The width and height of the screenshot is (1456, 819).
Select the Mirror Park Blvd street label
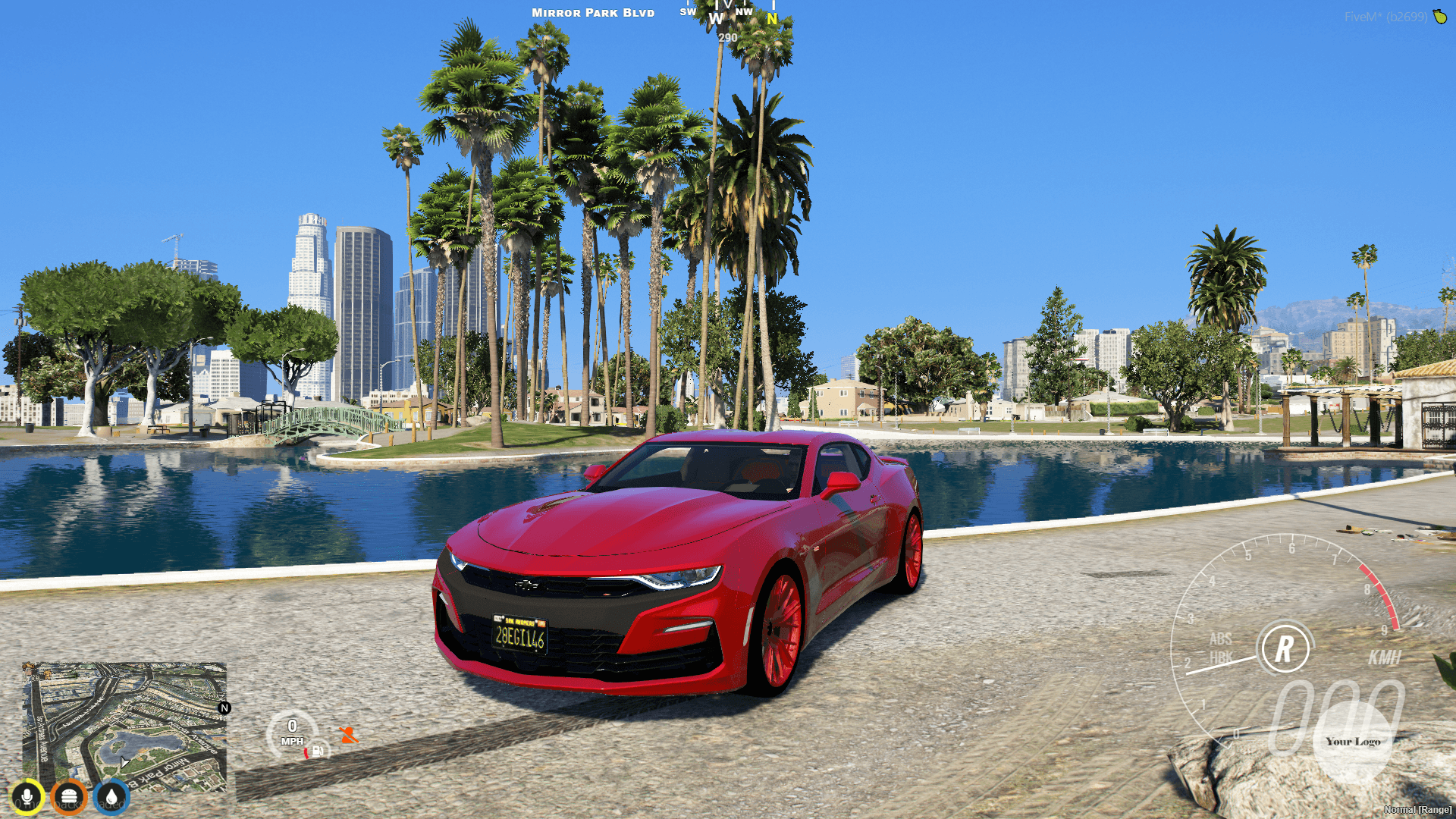pyautogui.click(x=593, y=12)
